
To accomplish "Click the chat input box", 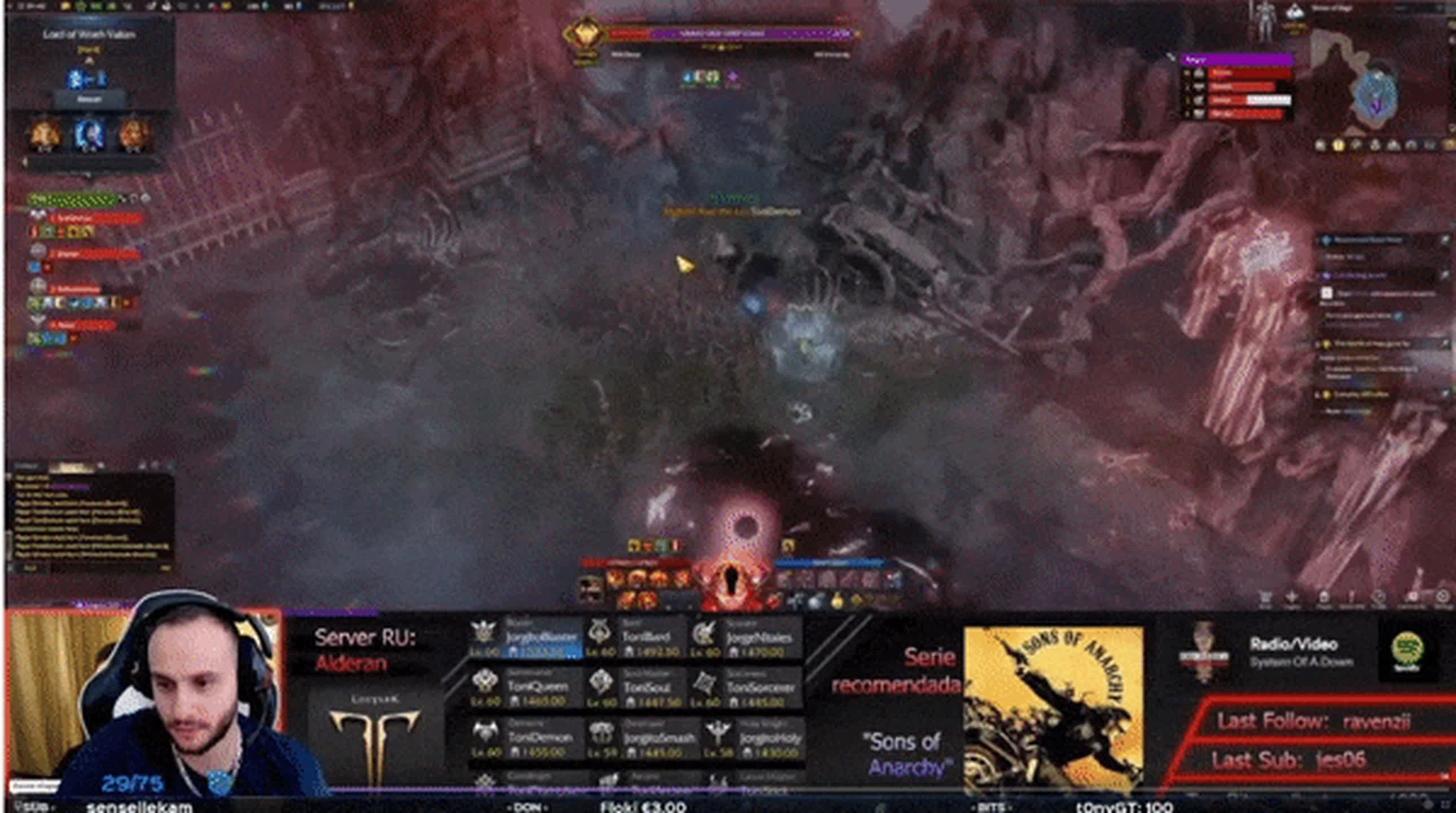I will tap(90, 567).
